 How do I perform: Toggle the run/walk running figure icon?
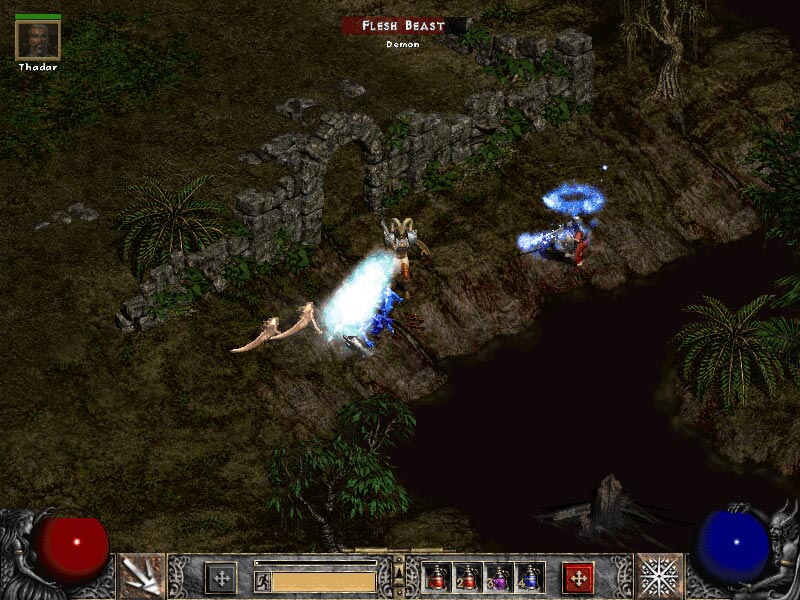click(262, 581)
